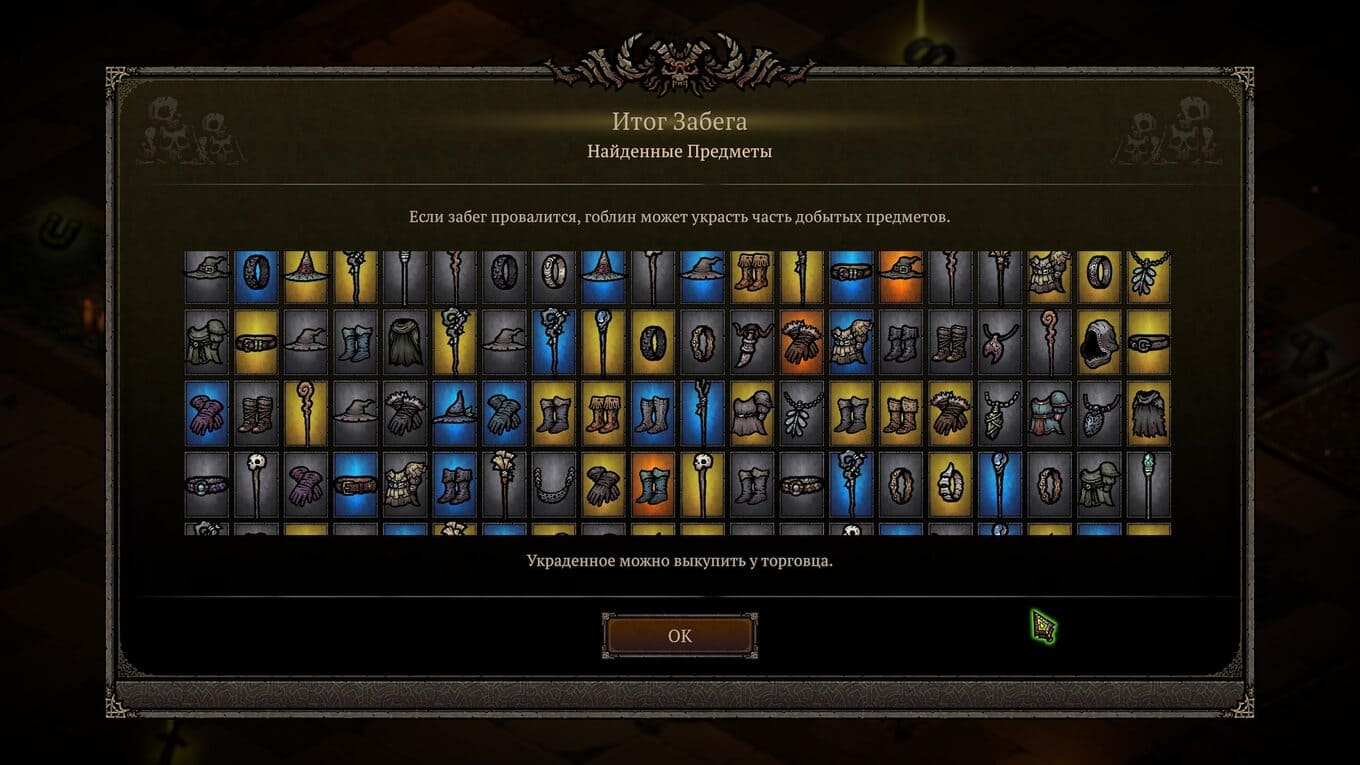The width and height of the screenshot is (1360, 765).
Task: Confirm the run summary with OK
Action: 679,636
